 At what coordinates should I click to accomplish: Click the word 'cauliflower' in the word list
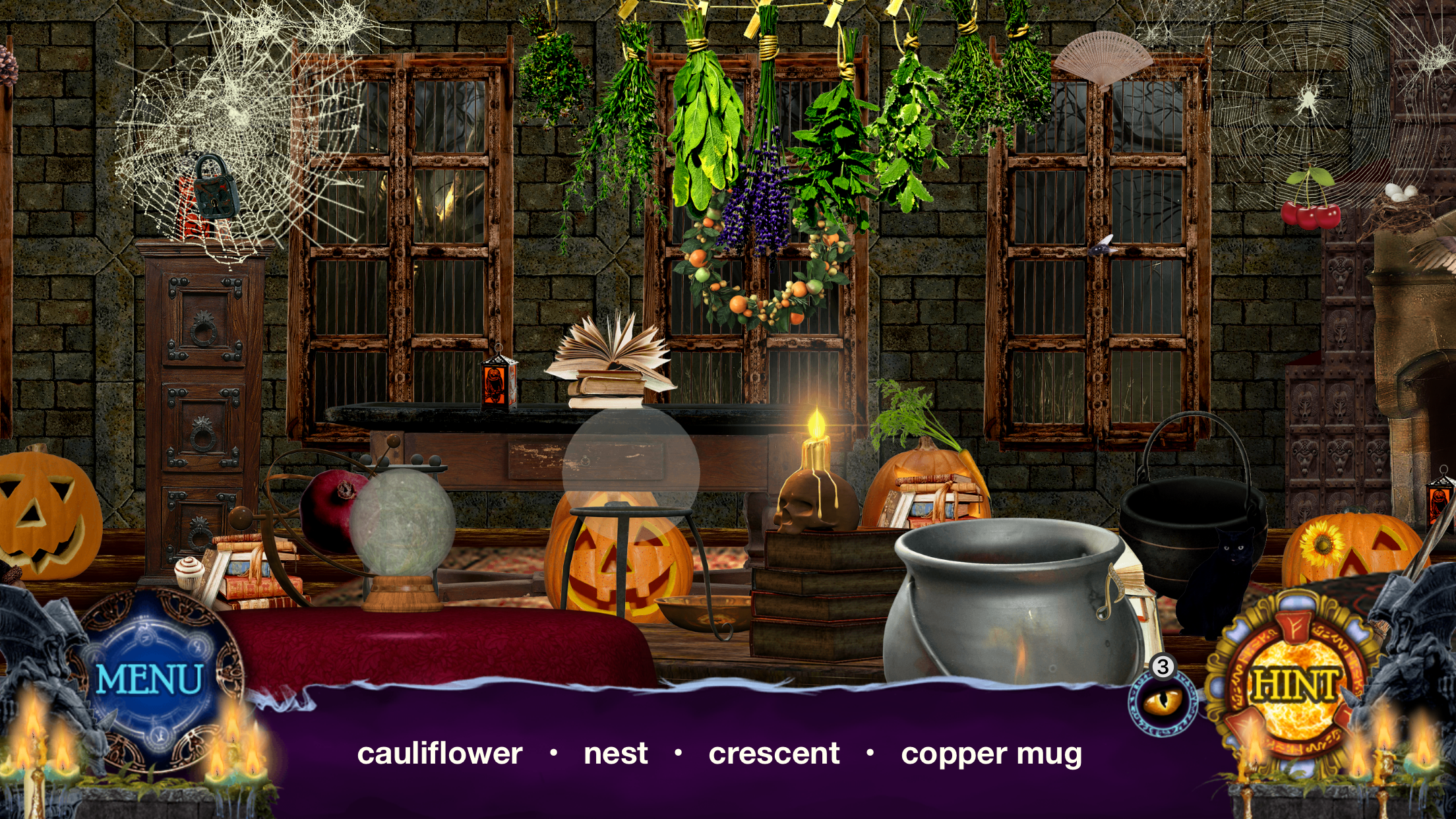click(x=438, y=754)
